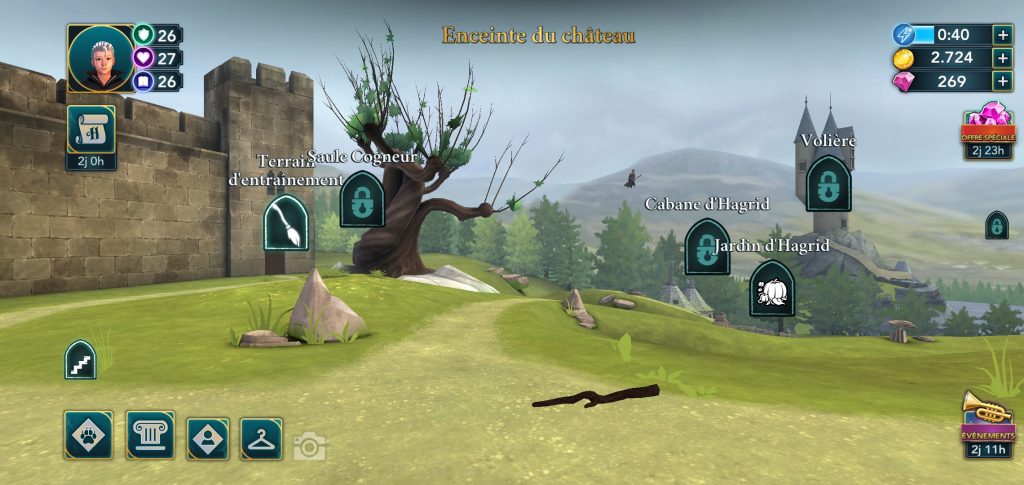Buy more gold coins with the plus button
This screenshot has width=1024, height=485.
click(x=1003, y=58)
